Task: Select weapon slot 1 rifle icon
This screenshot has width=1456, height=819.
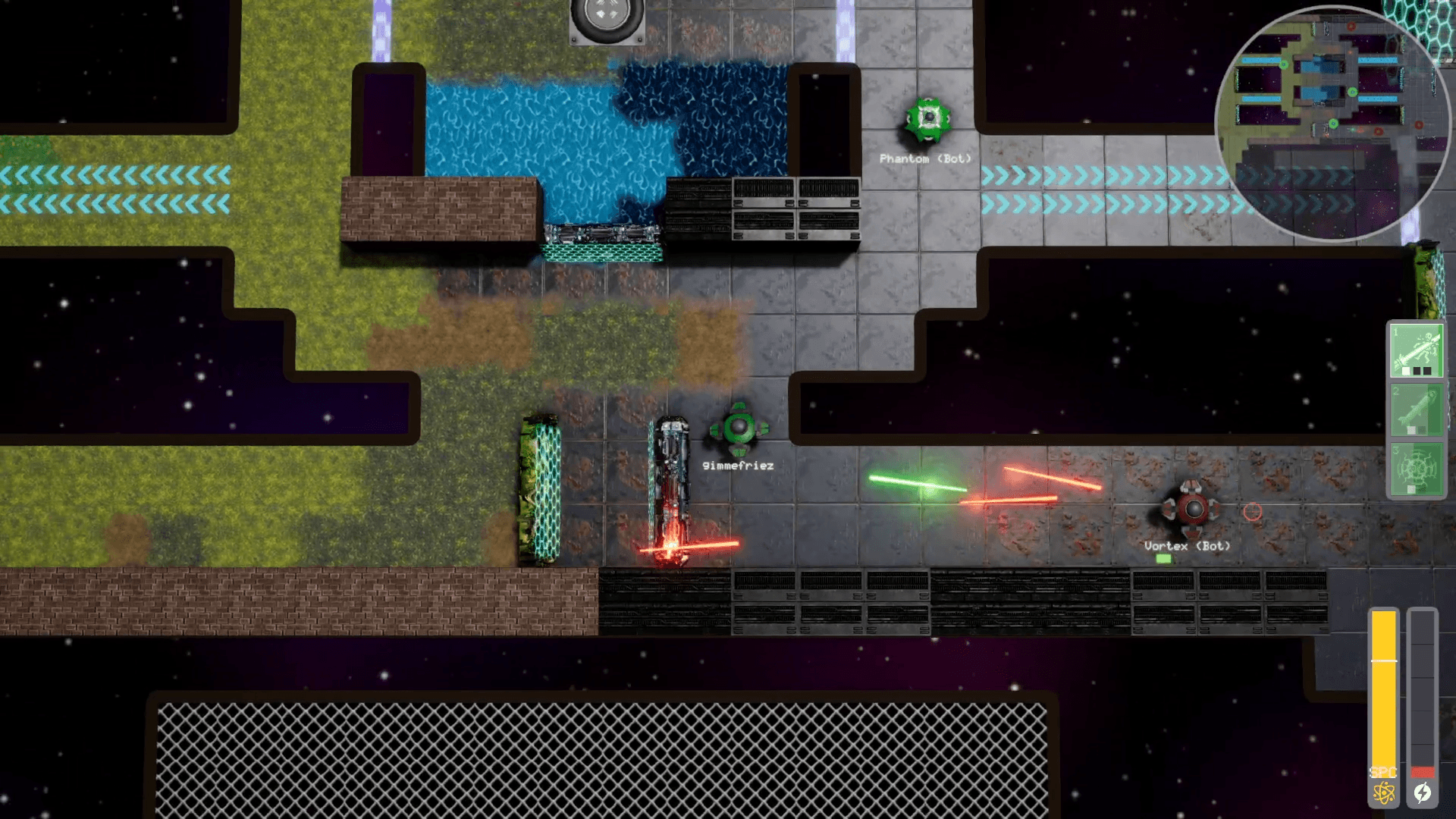Action: (1417, 350)
